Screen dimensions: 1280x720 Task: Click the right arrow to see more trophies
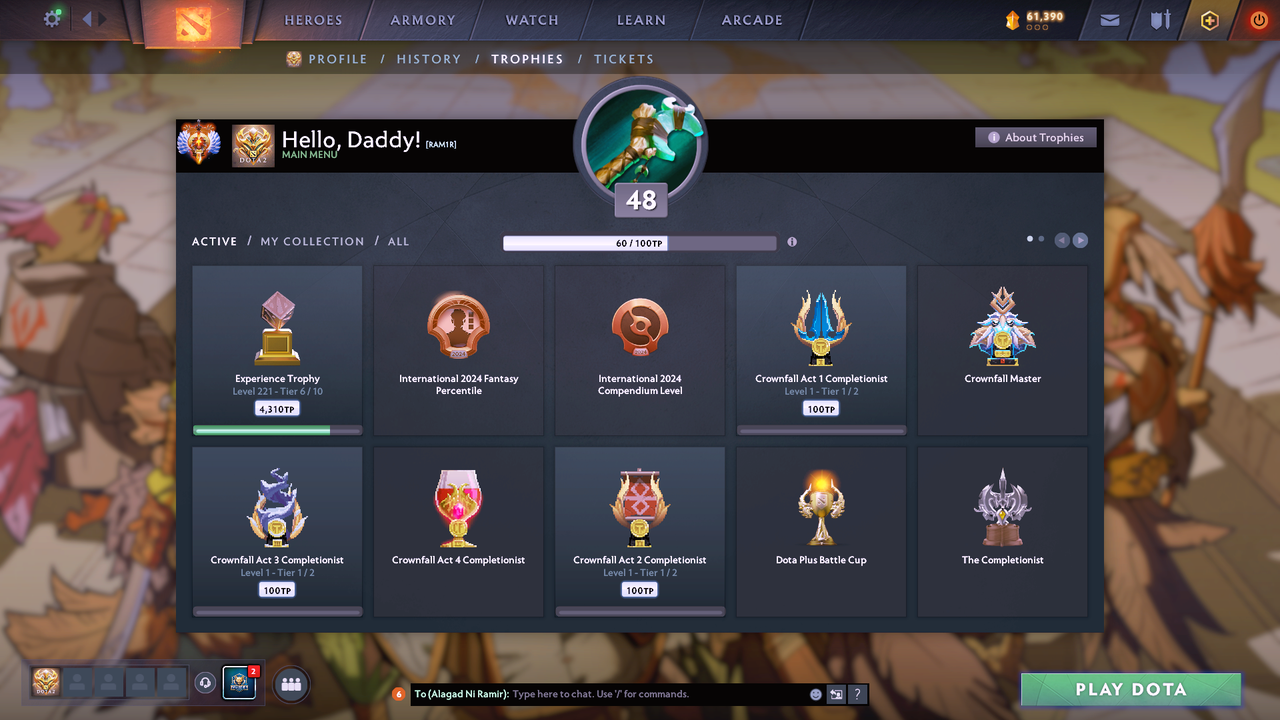click(x=1081, y=239)
